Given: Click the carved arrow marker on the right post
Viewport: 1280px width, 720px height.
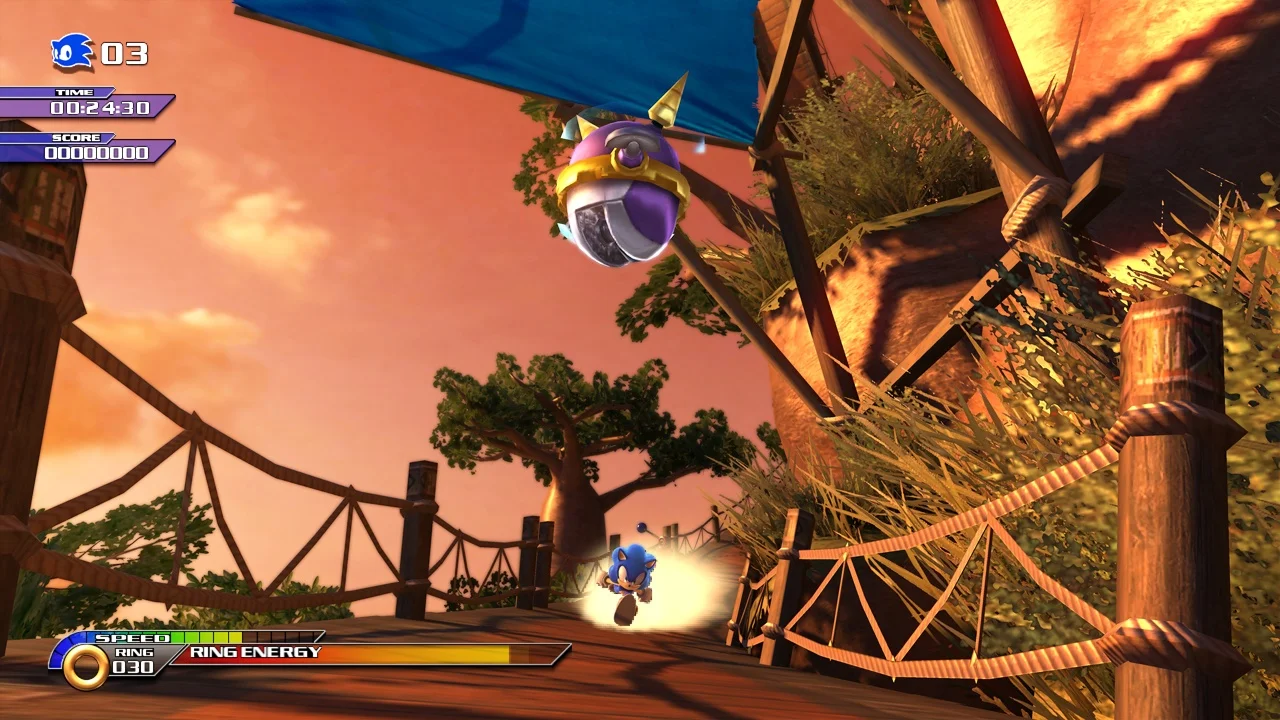Looking at the screenshot, I should click(1195, 350).
